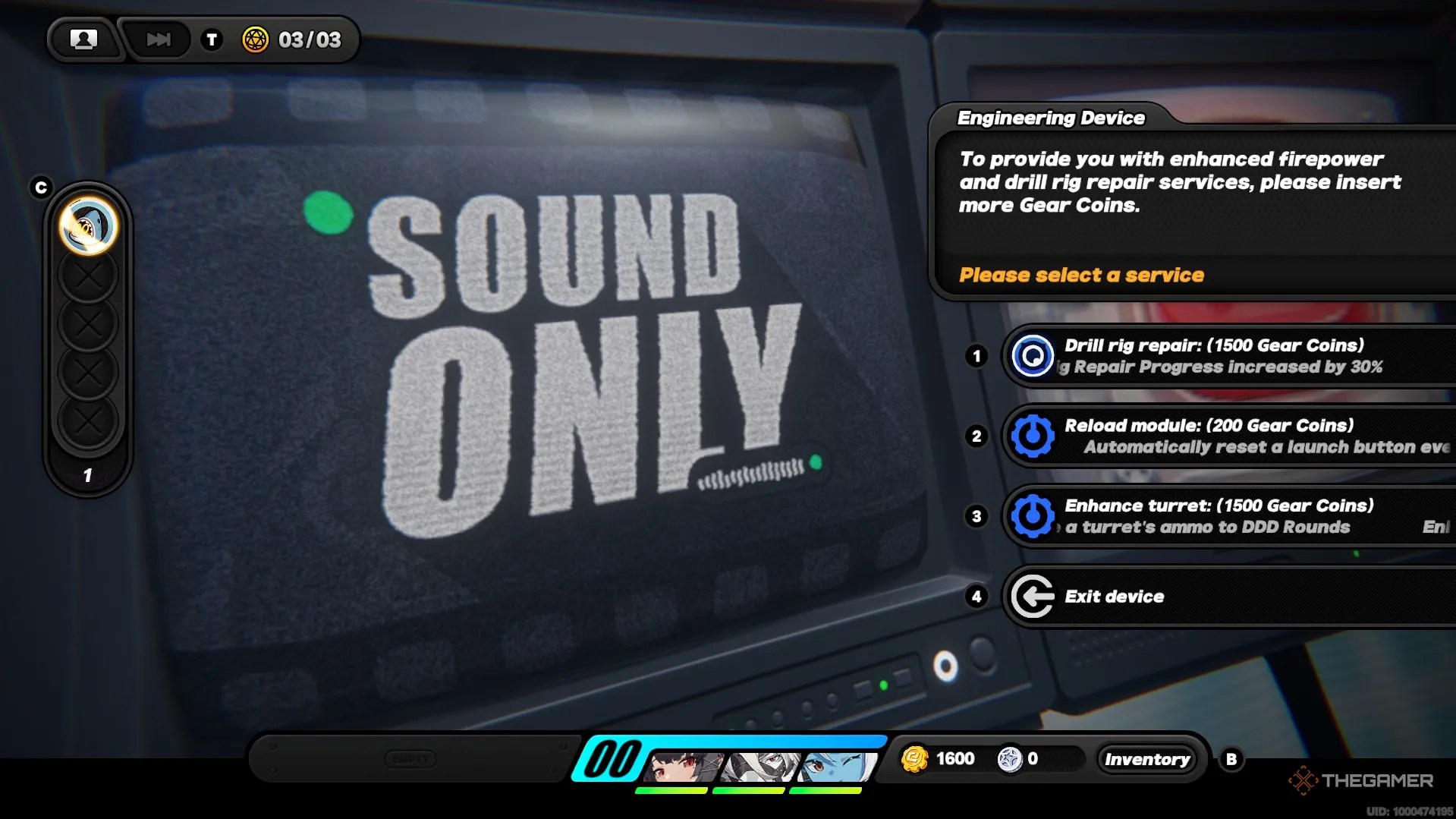The width and height of the screenshot is (1456, 819).
Task: Click the Drill rig repair gear icon
Action: click(x=1032, y=357)
